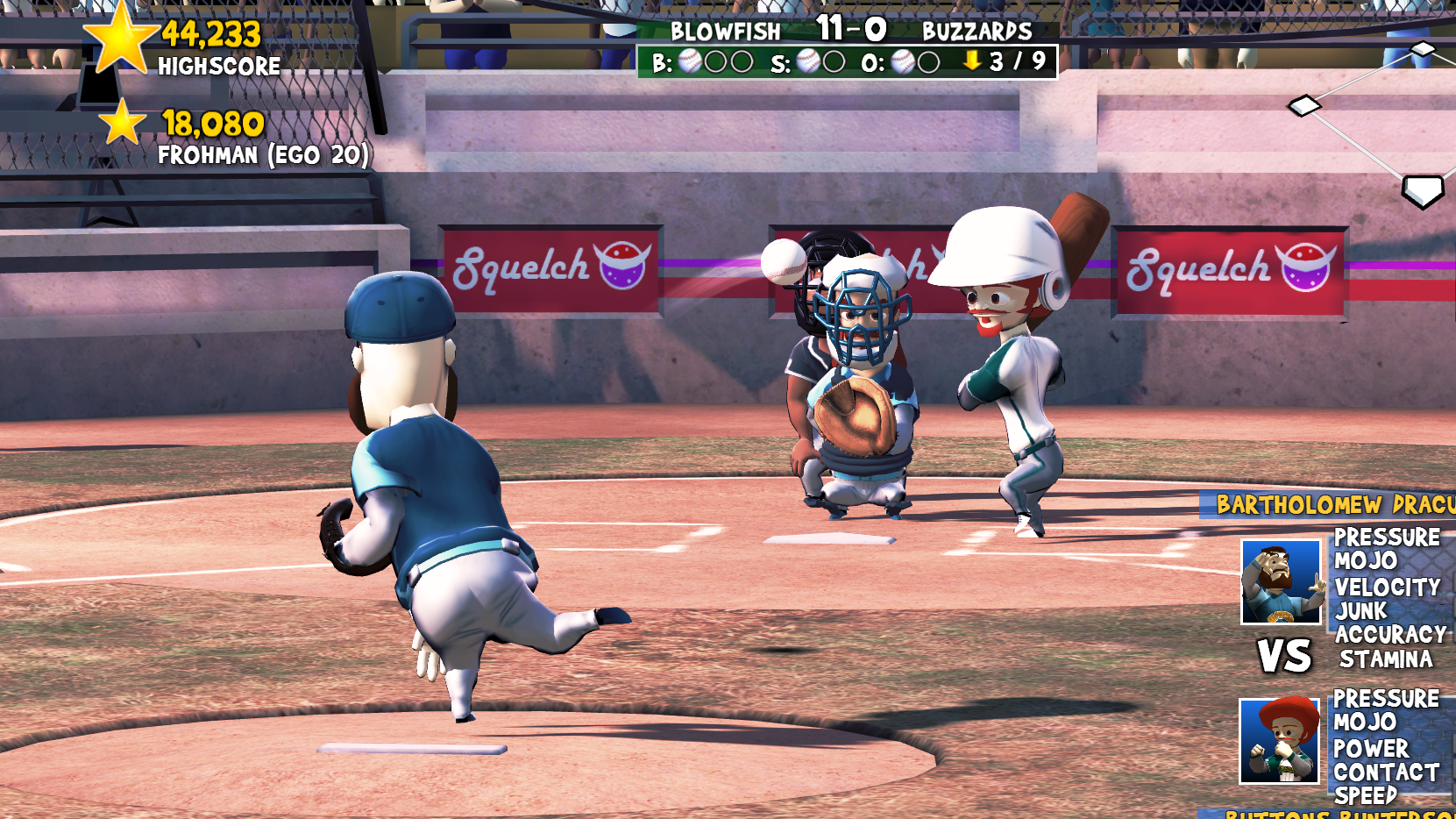Screen dimensions: 1456x819
Task: Select the bearded pitcher portrait
Action: click(1281, 581)
